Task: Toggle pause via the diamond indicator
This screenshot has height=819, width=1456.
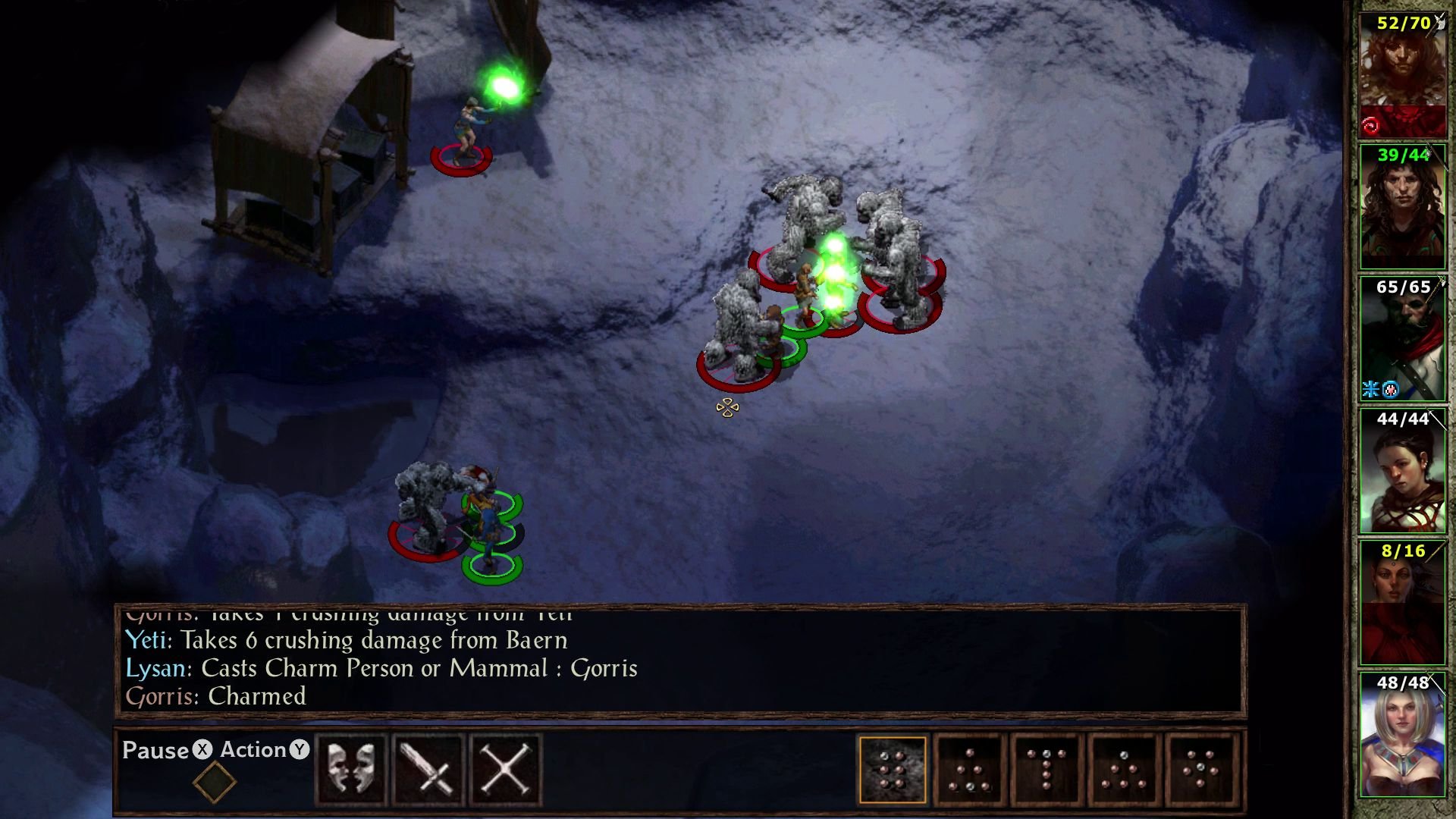Action: [215, 781]
